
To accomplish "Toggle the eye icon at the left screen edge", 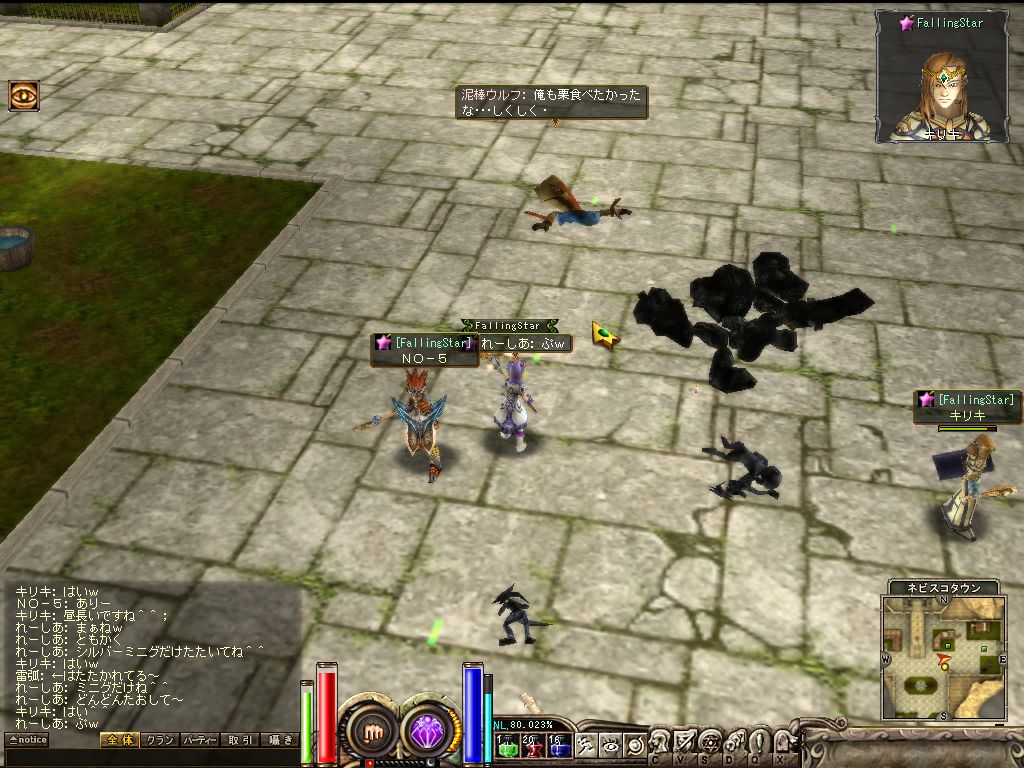I will [23, 95].
